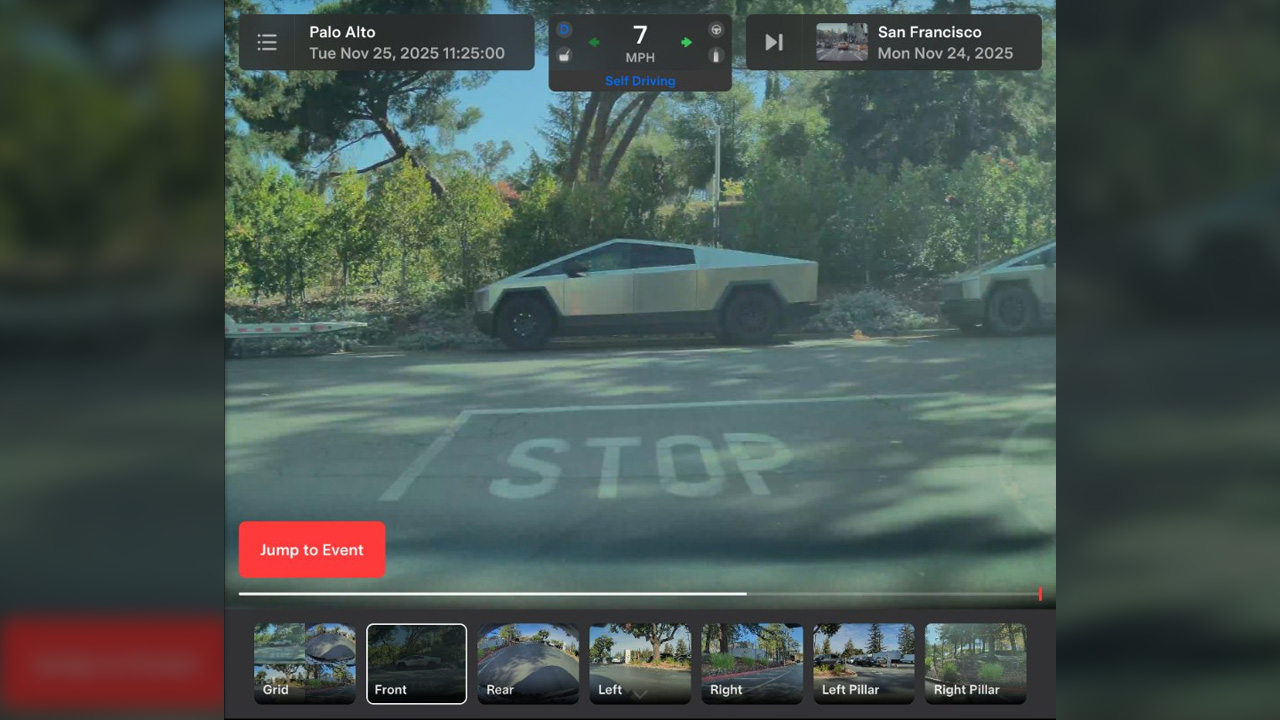This screenshot has height=720, width=1280.
Task: Switch to the Left camera view
Action: click(x=640, y=663)
